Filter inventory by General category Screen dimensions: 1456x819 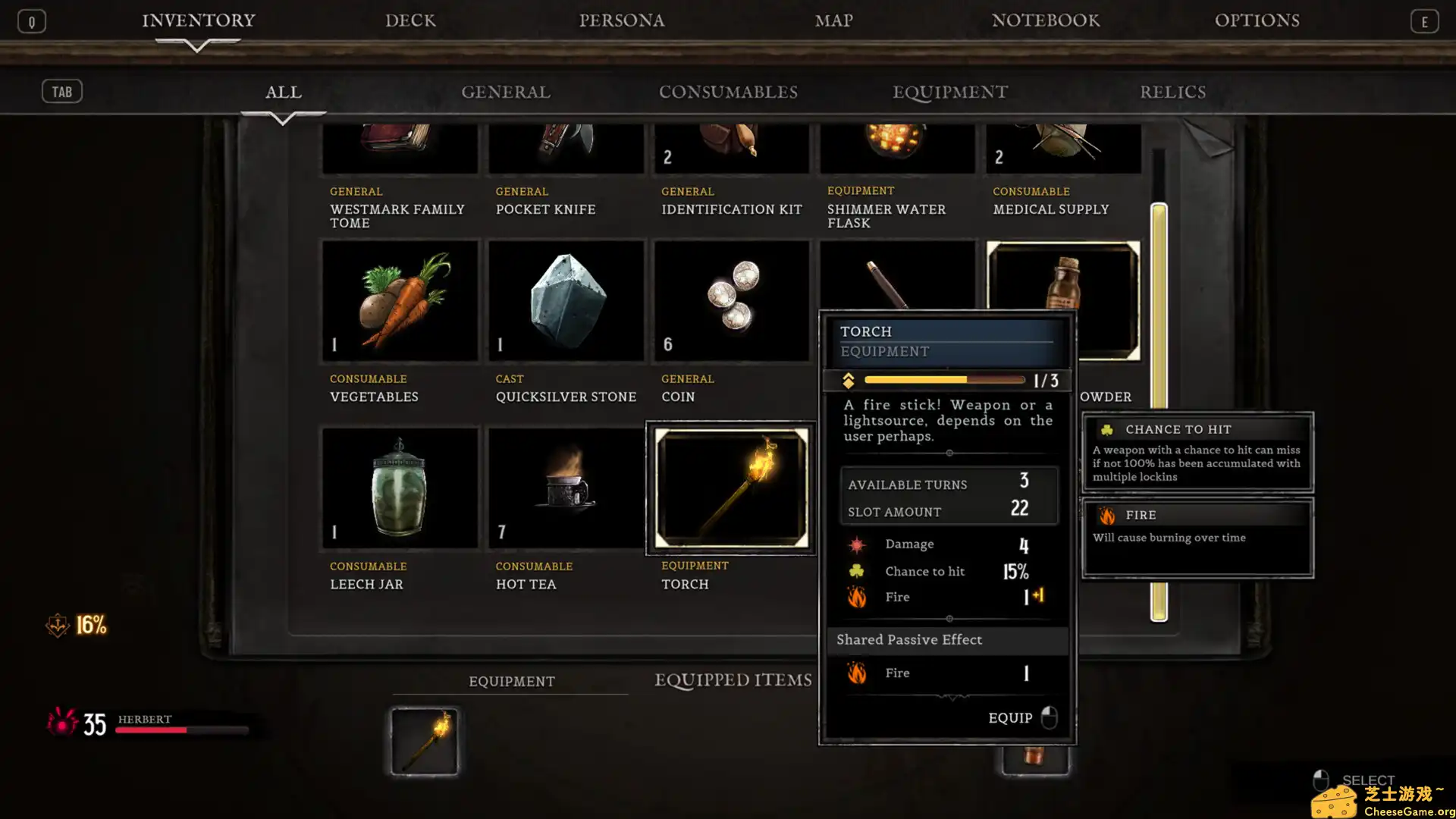tap(506, 92)
